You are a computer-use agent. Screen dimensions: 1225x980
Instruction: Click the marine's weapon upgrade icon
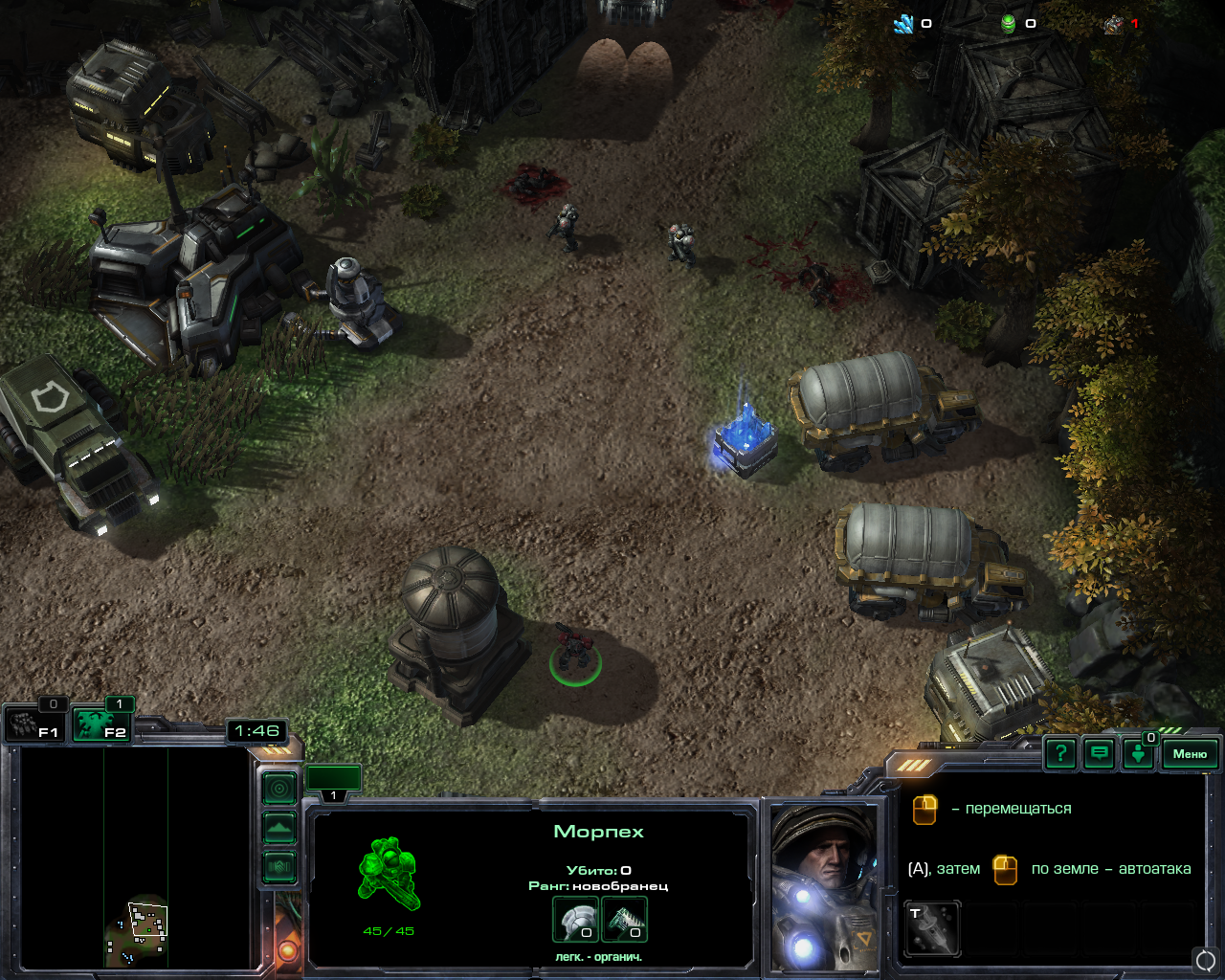[x=625, y=920]
